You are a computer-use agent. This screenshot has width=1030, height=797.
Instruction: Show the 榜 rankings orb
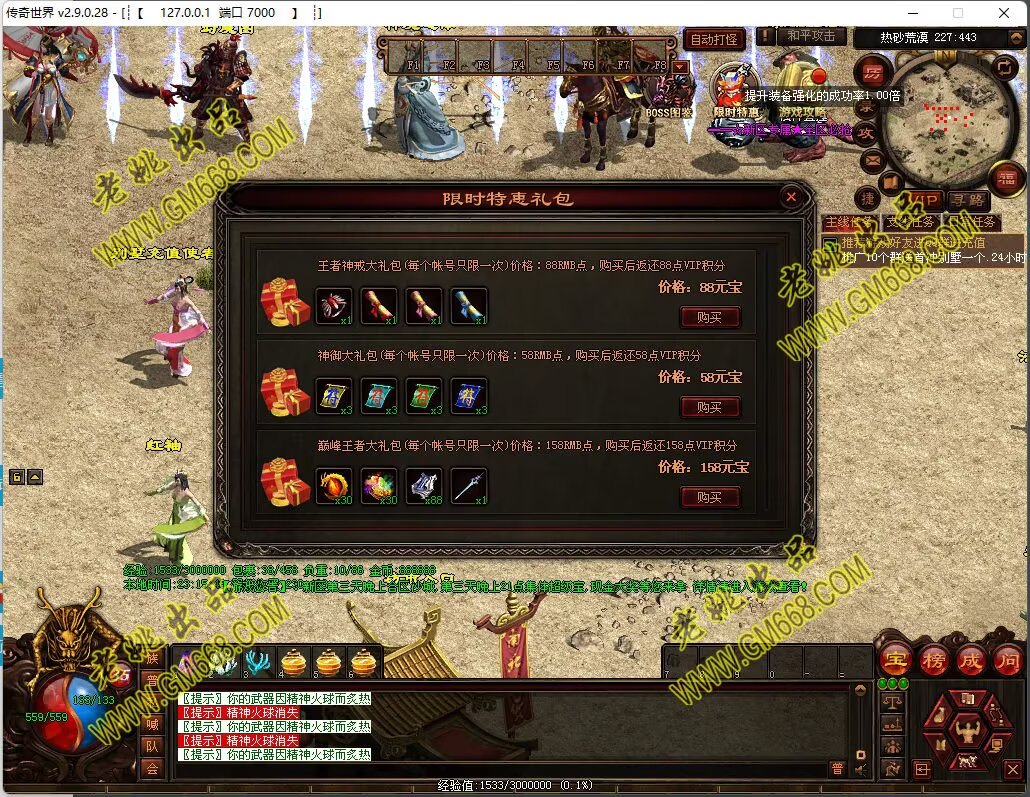[x=933, y=660]
